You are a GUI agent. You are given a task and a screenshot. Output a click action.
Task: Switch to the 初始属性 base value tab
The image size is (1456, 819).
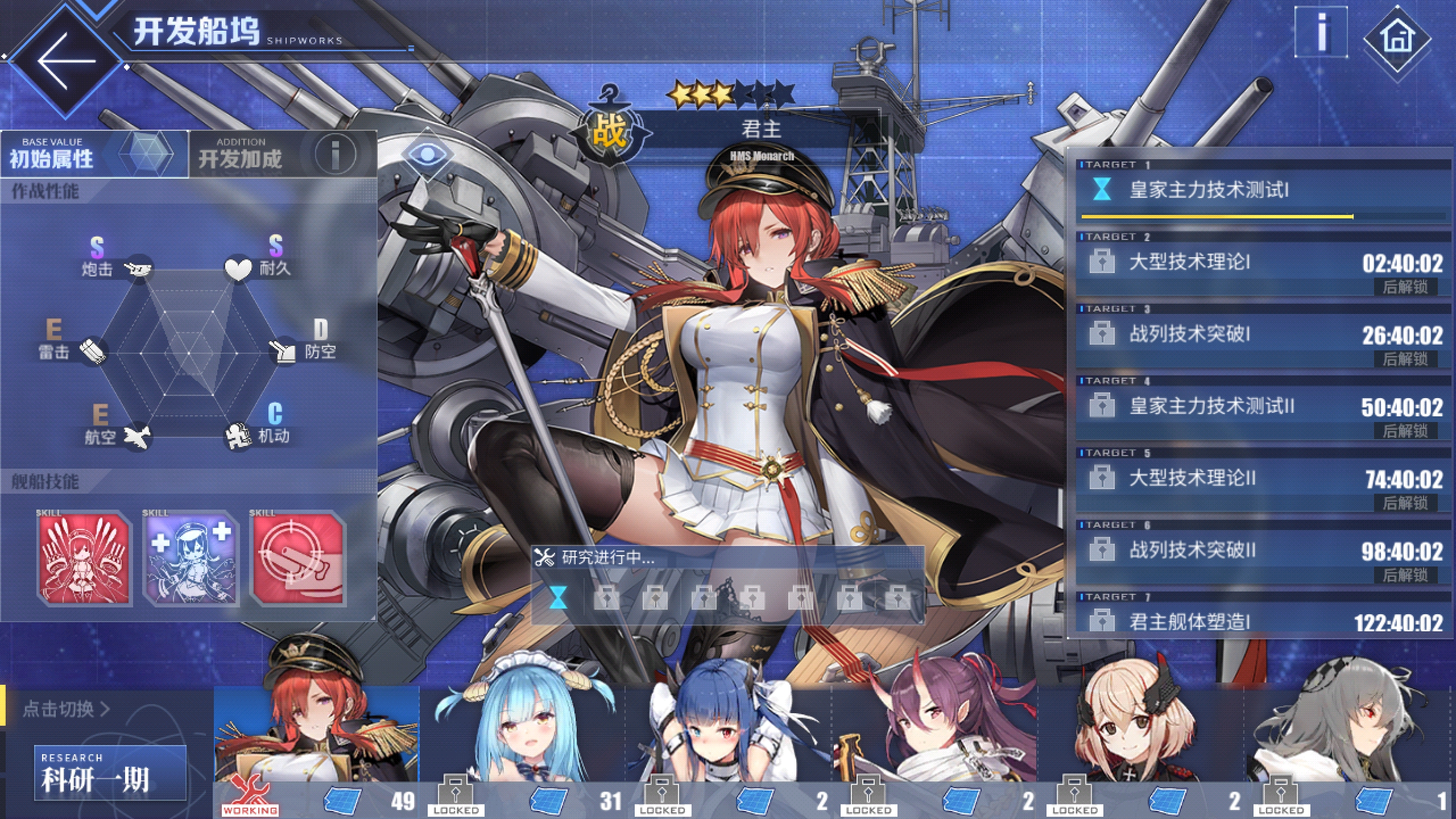click(94, 154)
